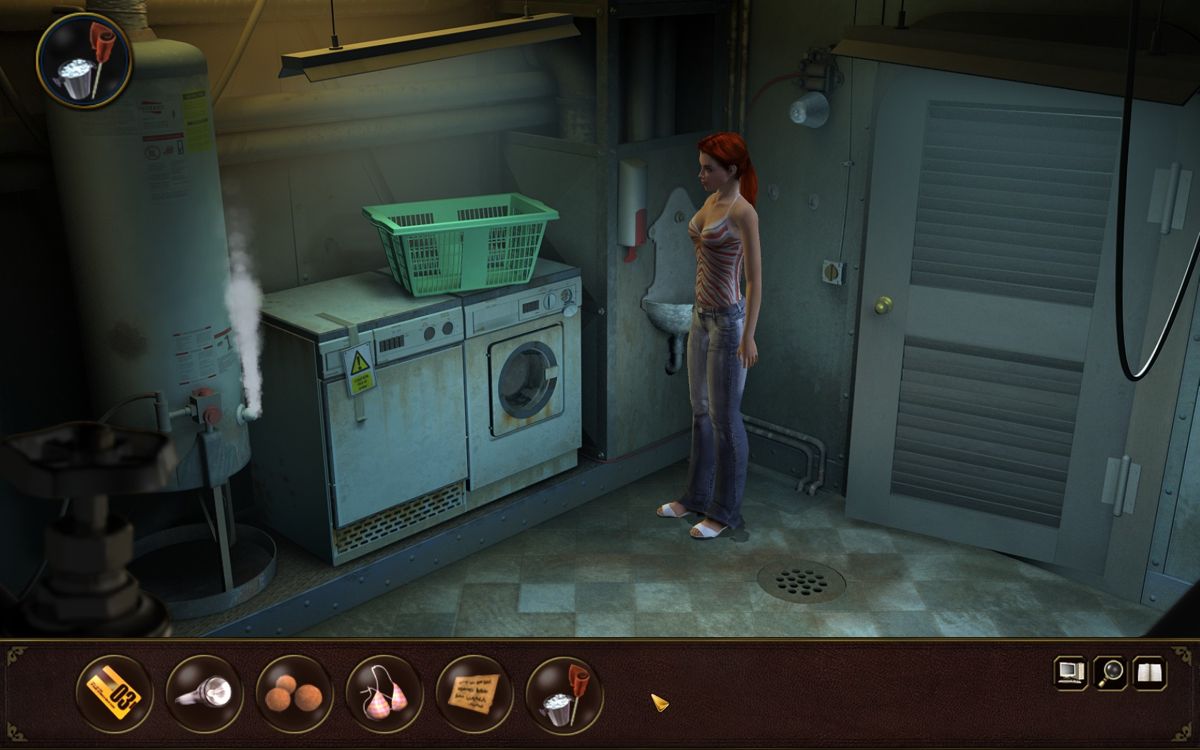Select the pink bikini top item

tap(384, 693)
